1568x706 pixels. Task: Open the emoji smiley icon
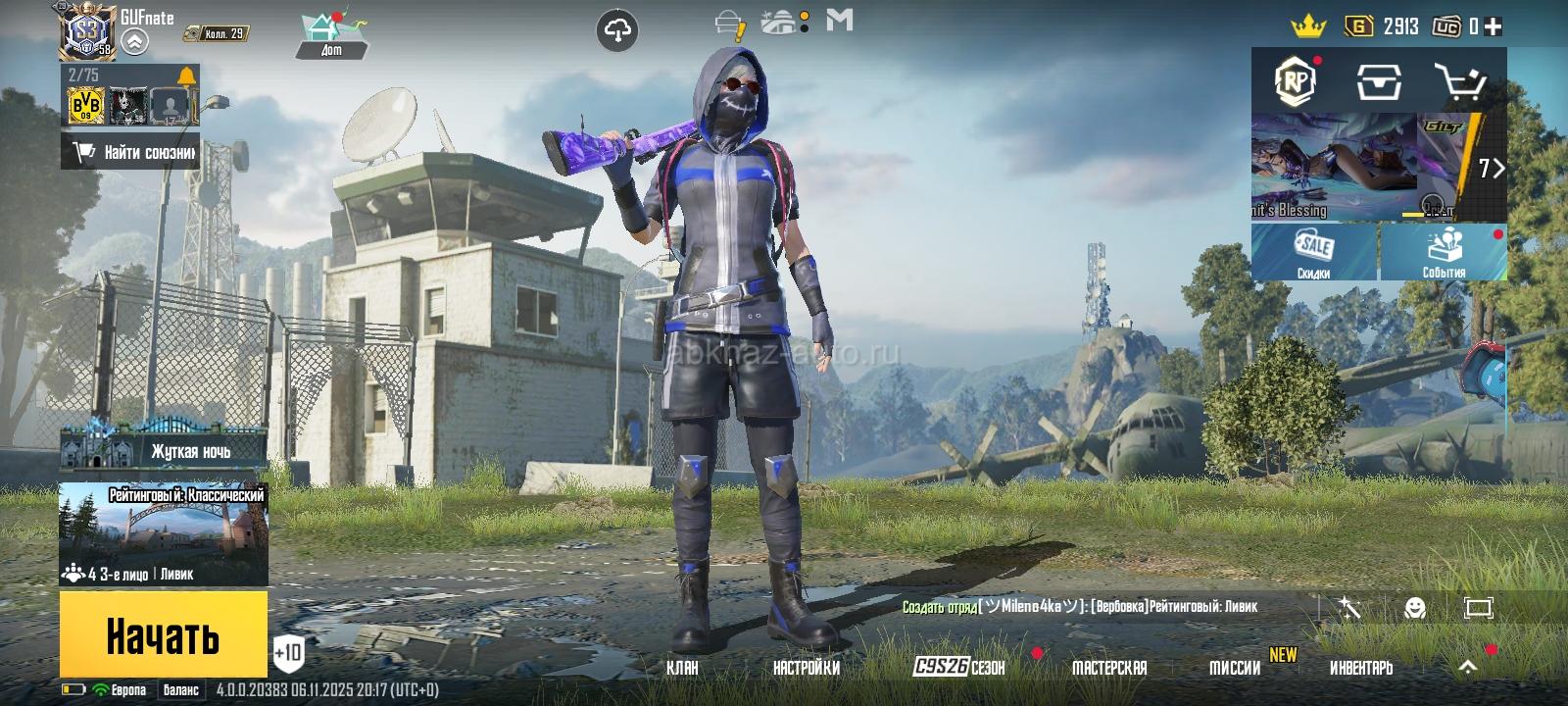(x=1414, y=608)
